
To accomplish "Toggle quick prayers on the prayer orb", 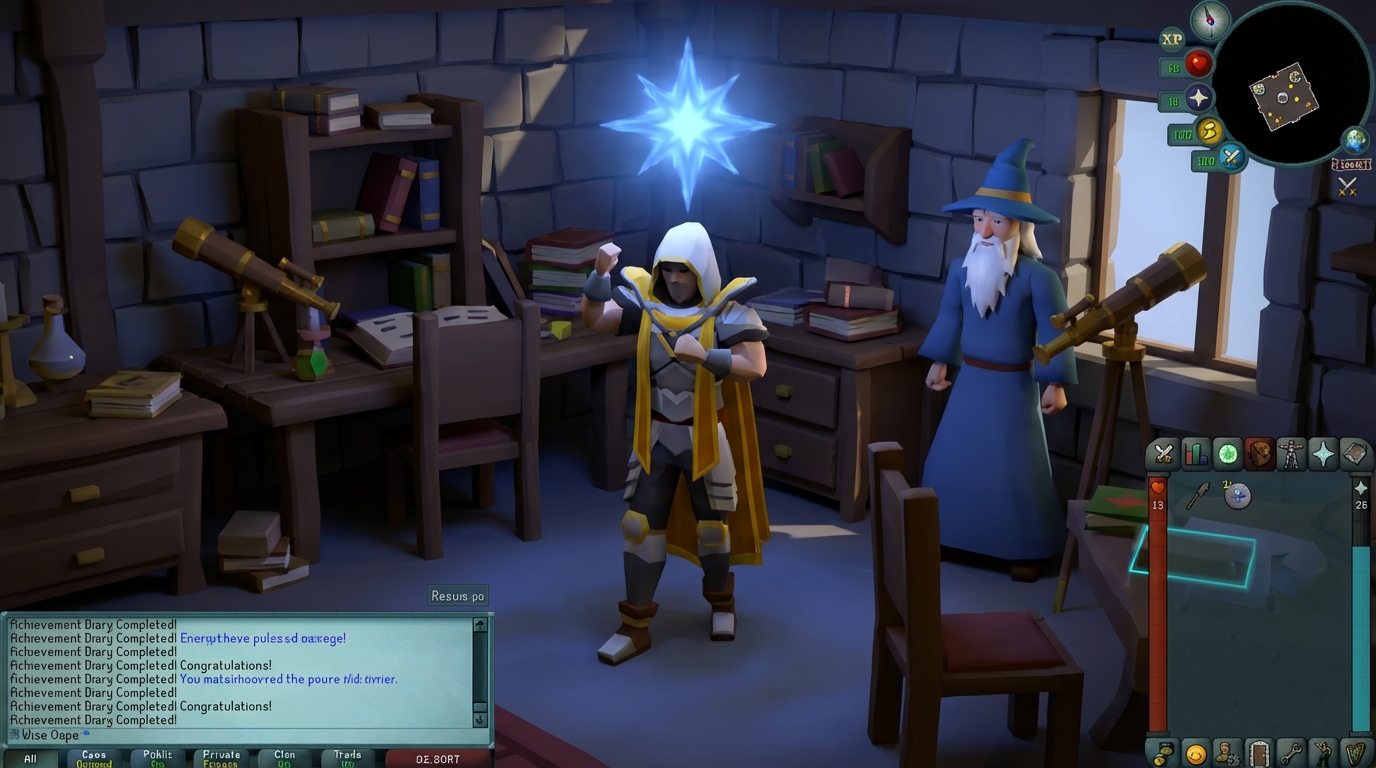I will click(1199, 97).
